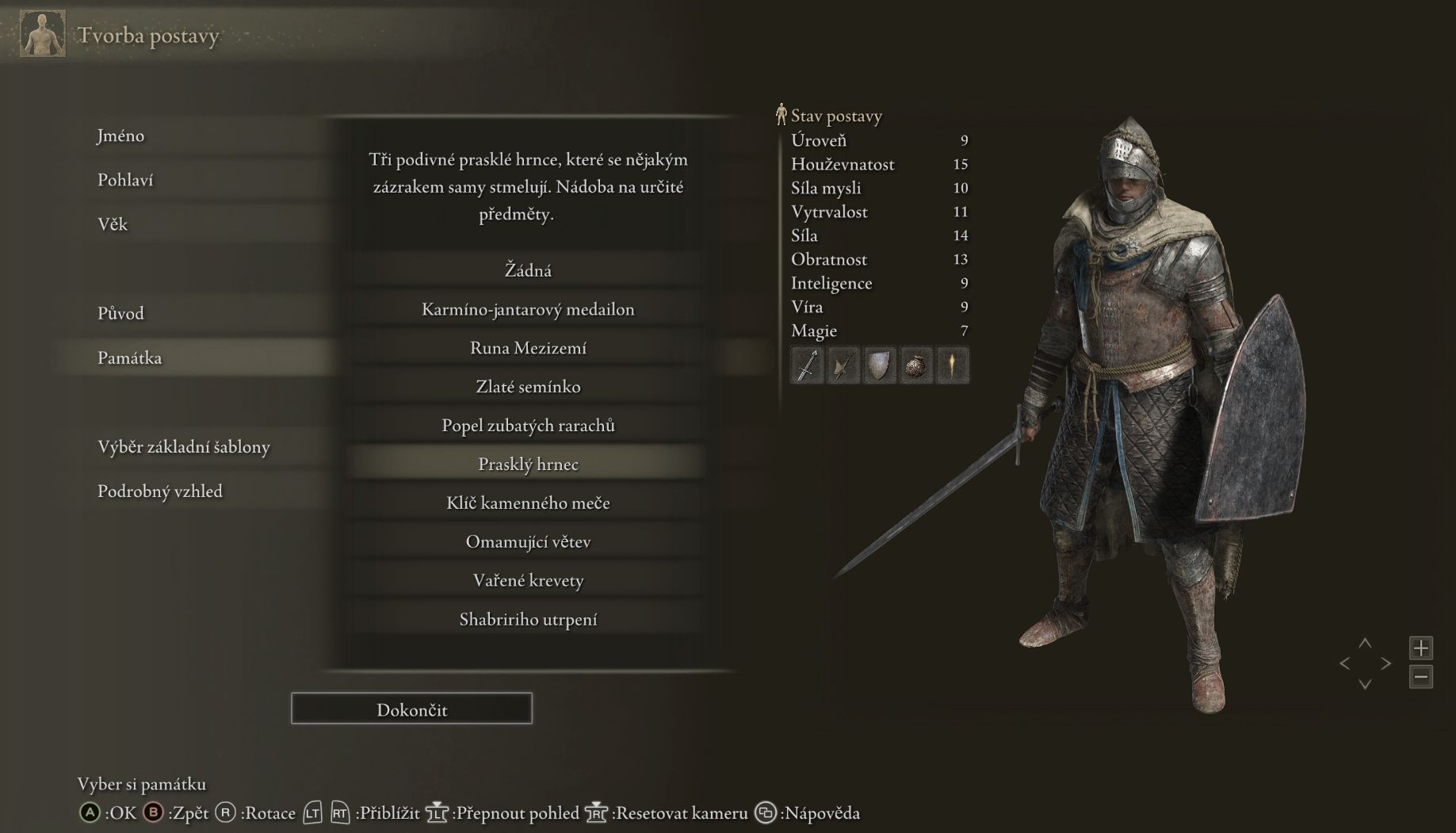This screenshot has width=1456, height=833.
Task: Confirm the Prasklý hrnec keepsake
Action: pos(528,464)
